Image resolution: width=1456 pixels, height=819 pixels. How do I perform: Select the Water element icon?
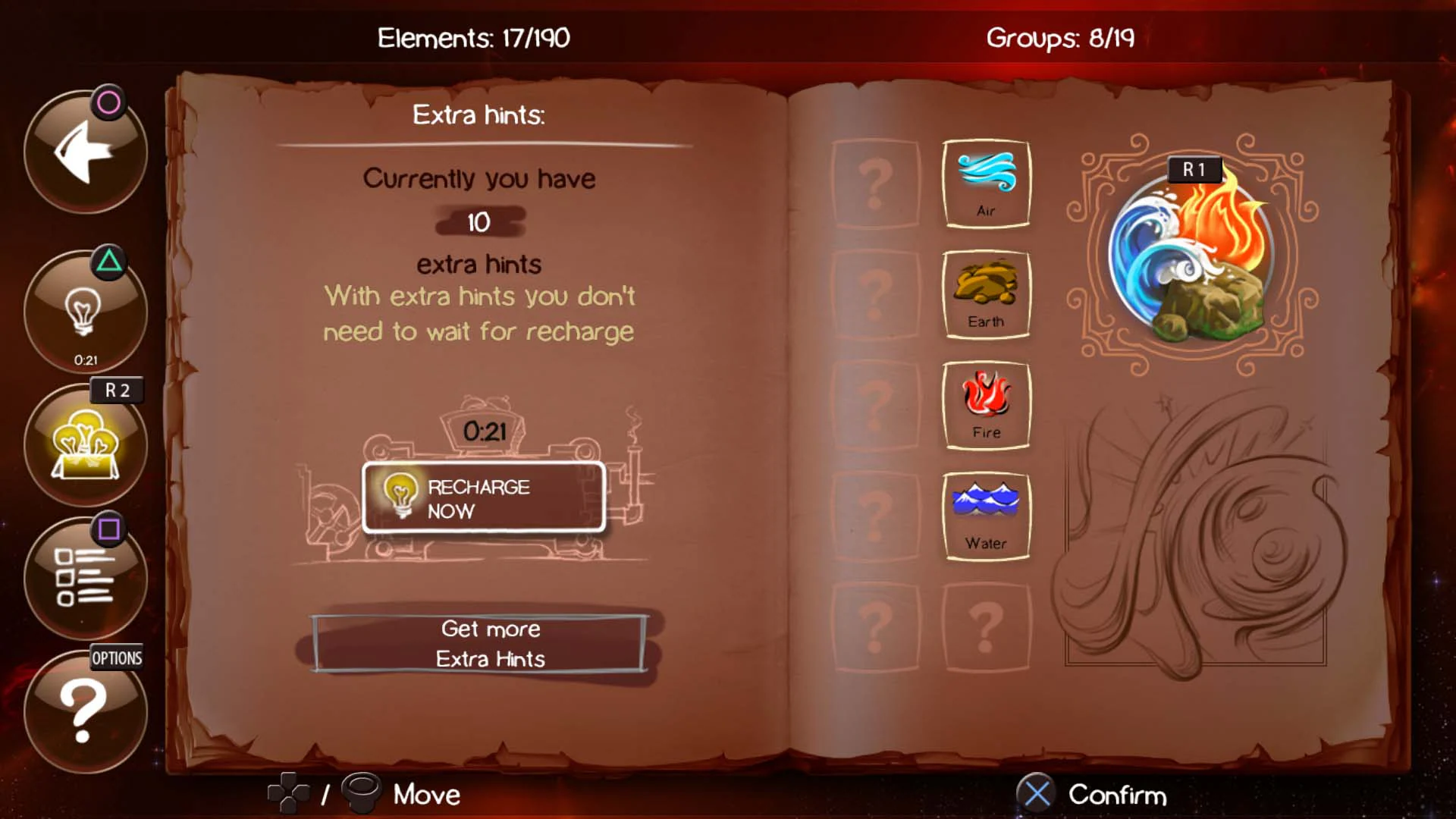point(986,513)
